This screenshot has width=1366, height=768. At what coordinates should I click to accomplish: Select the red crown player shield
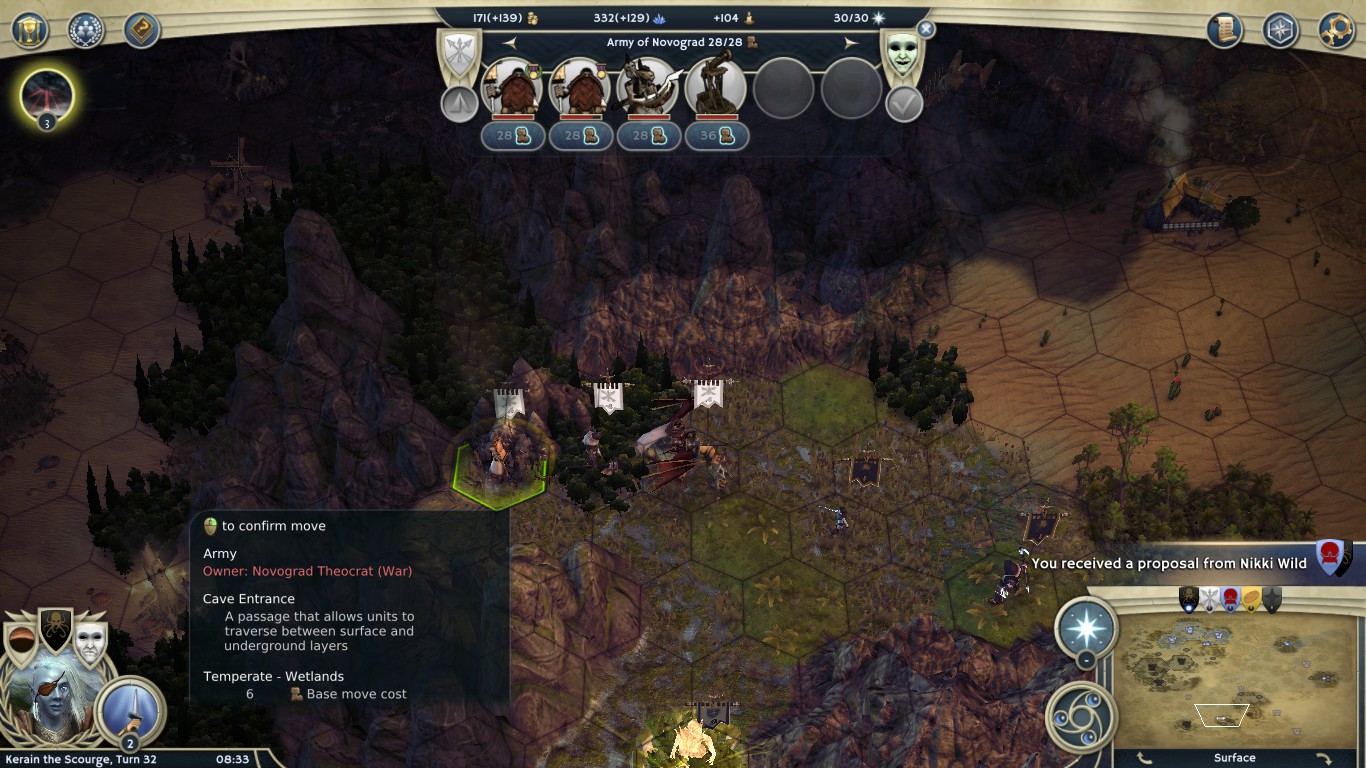pyautogui.click(x=1231, y=599)
